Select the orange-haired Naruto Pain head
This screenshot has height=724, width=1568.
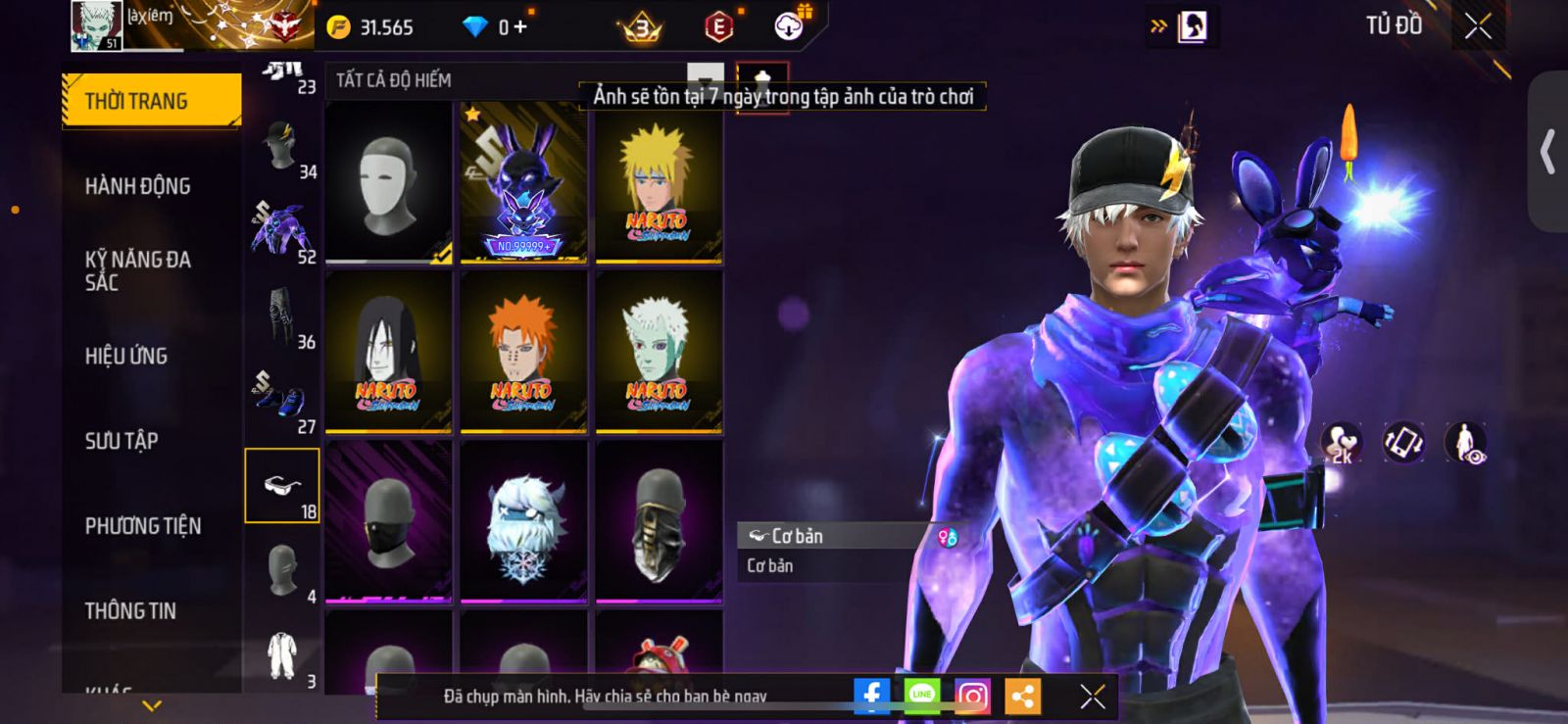point(523,353)
